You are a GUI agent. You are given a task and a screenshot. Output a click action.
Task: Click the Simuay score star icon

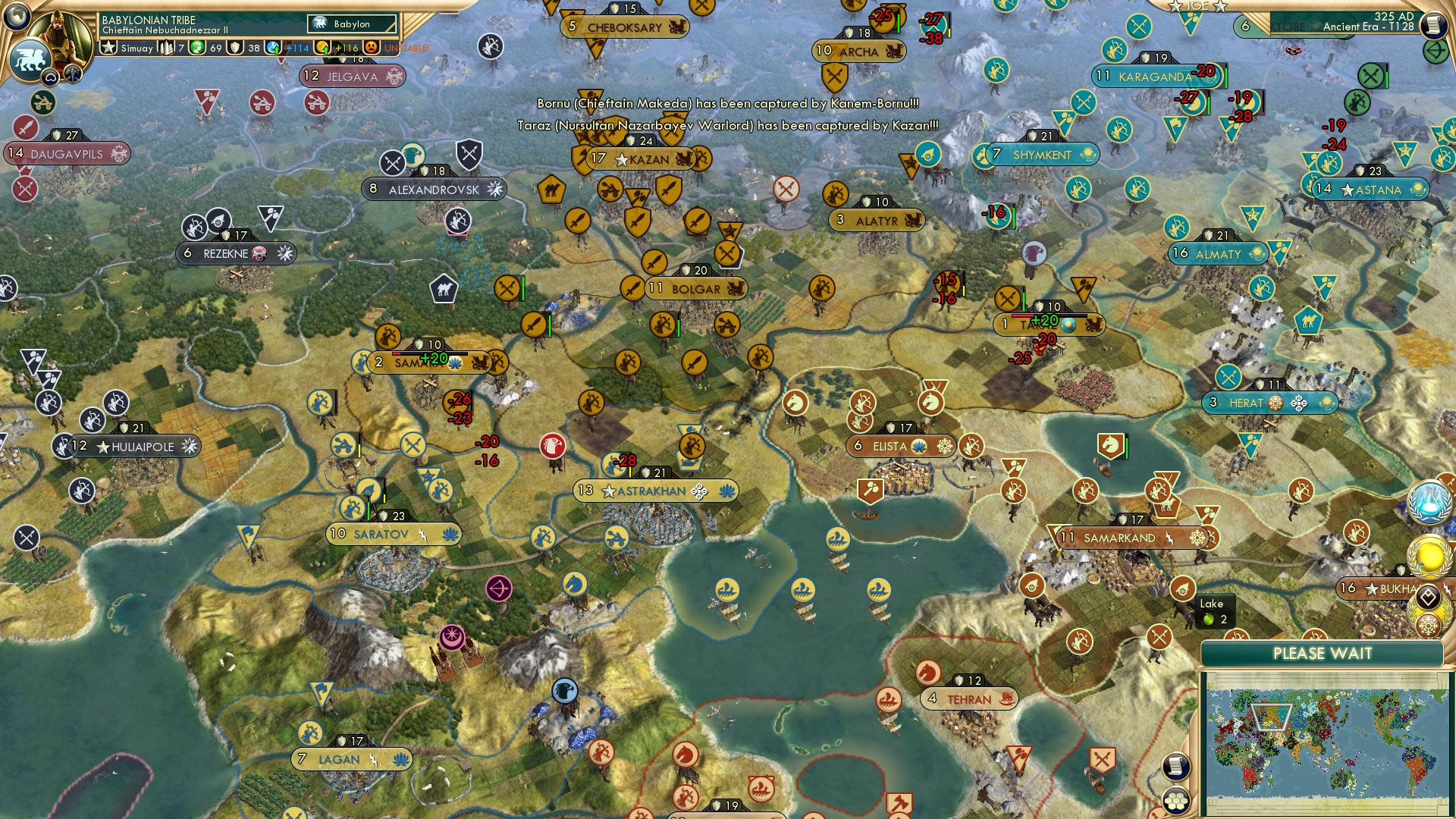pos(108,47)
